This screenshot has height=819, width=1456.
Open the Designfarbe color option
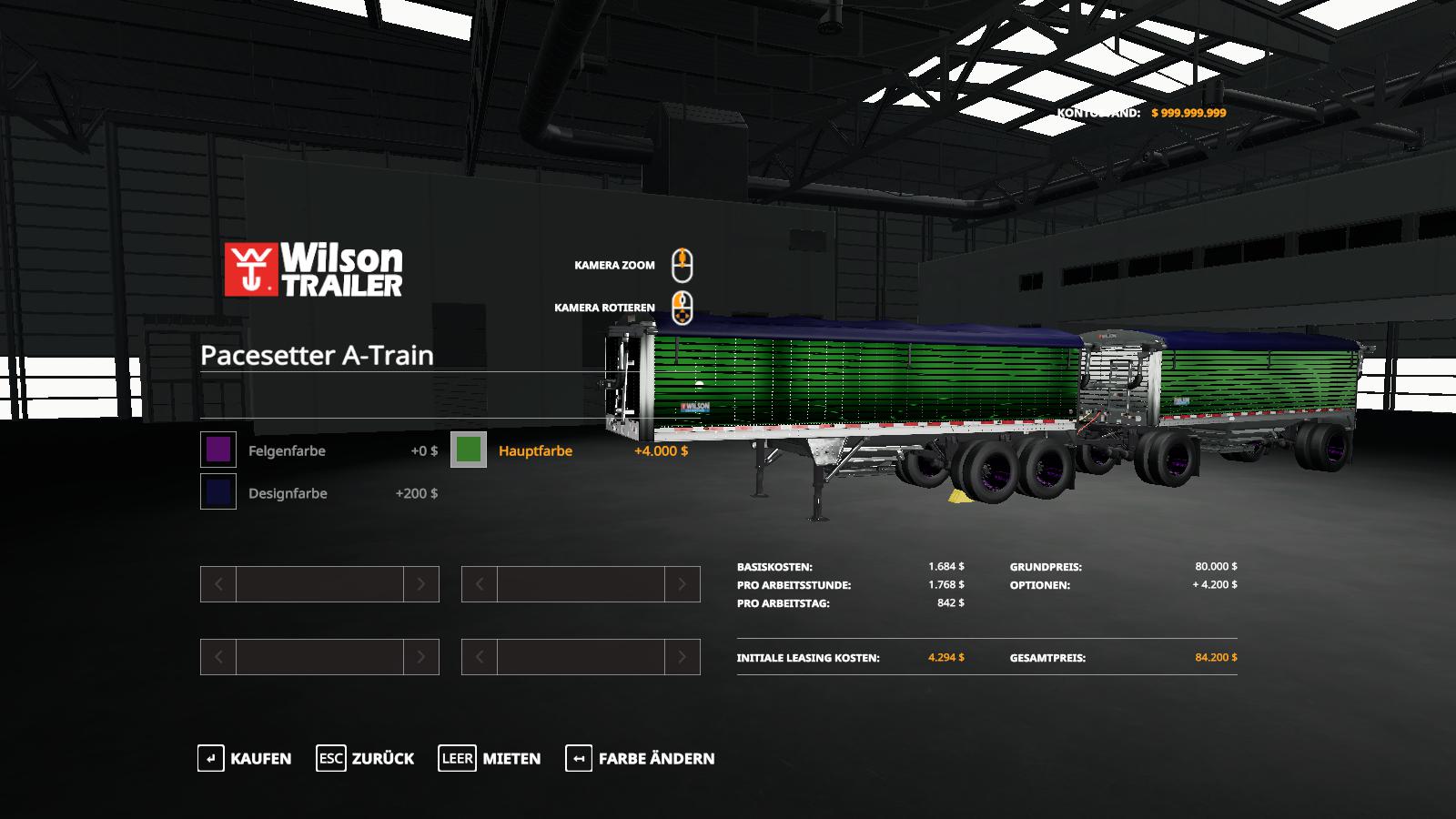coord(288,493)
